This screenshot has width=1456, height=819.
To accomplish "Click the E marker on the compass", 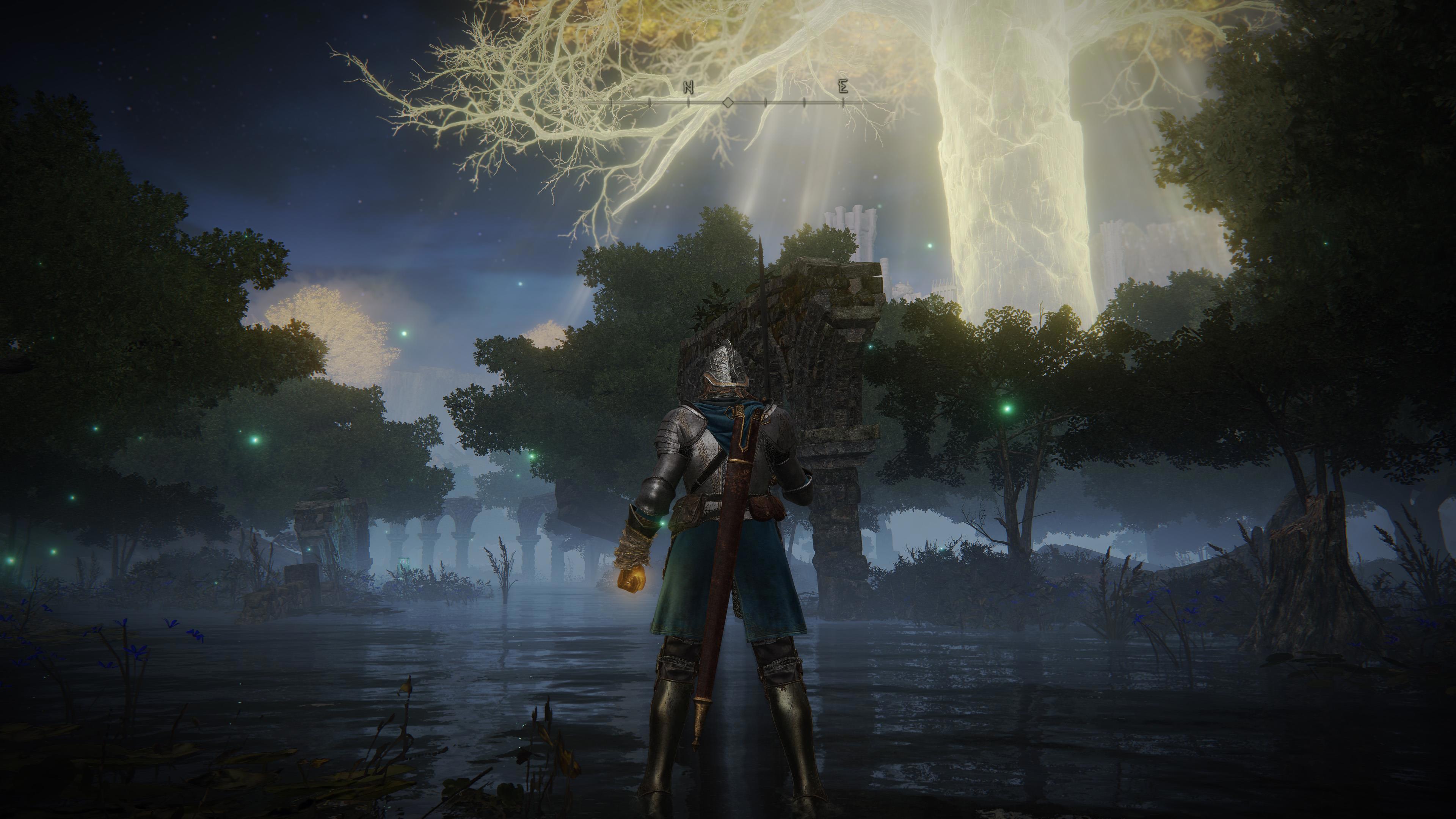I will point(843,87).
